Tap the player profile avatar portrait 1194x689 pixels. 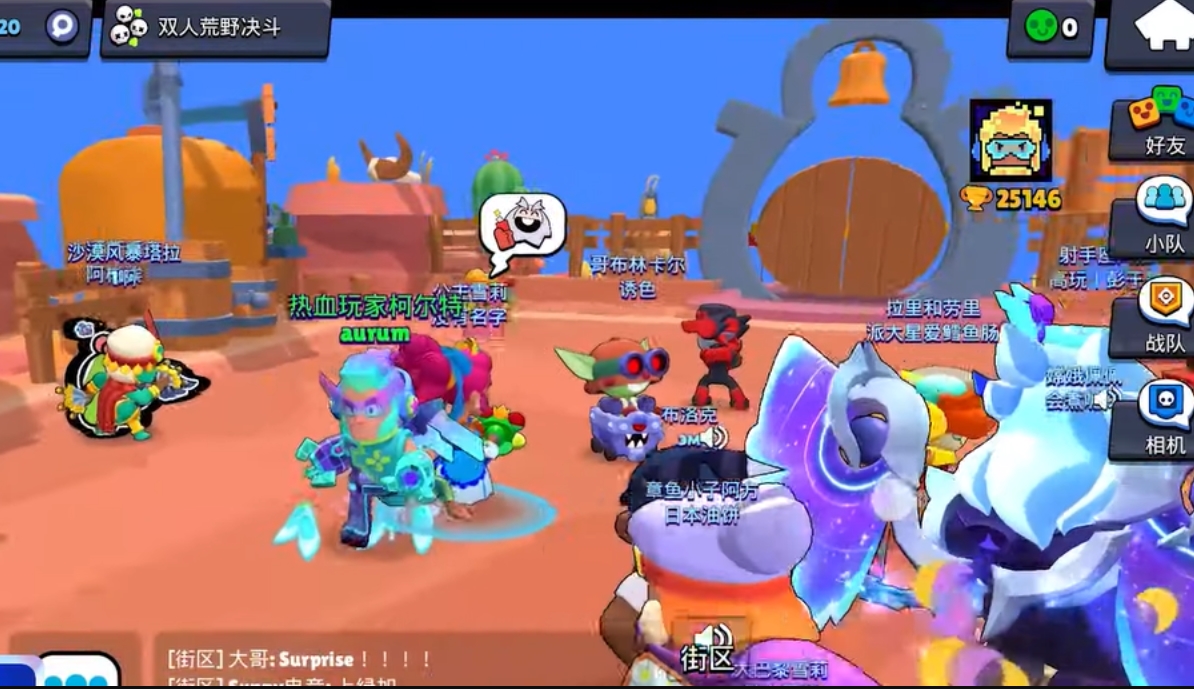1010,141
